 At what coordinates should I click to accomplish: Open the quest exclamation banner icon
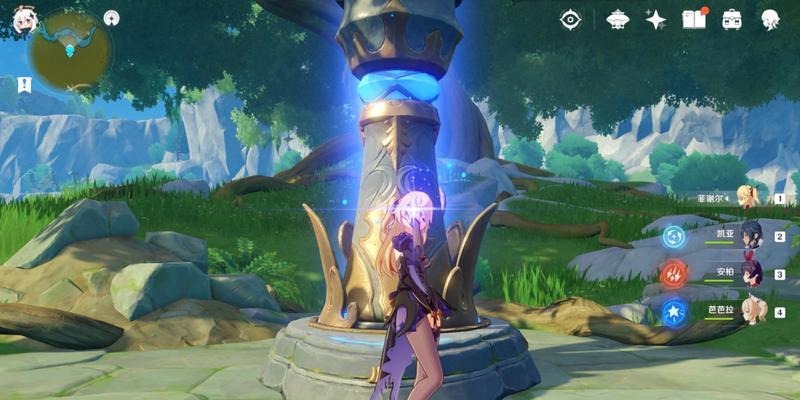[20, 82]
